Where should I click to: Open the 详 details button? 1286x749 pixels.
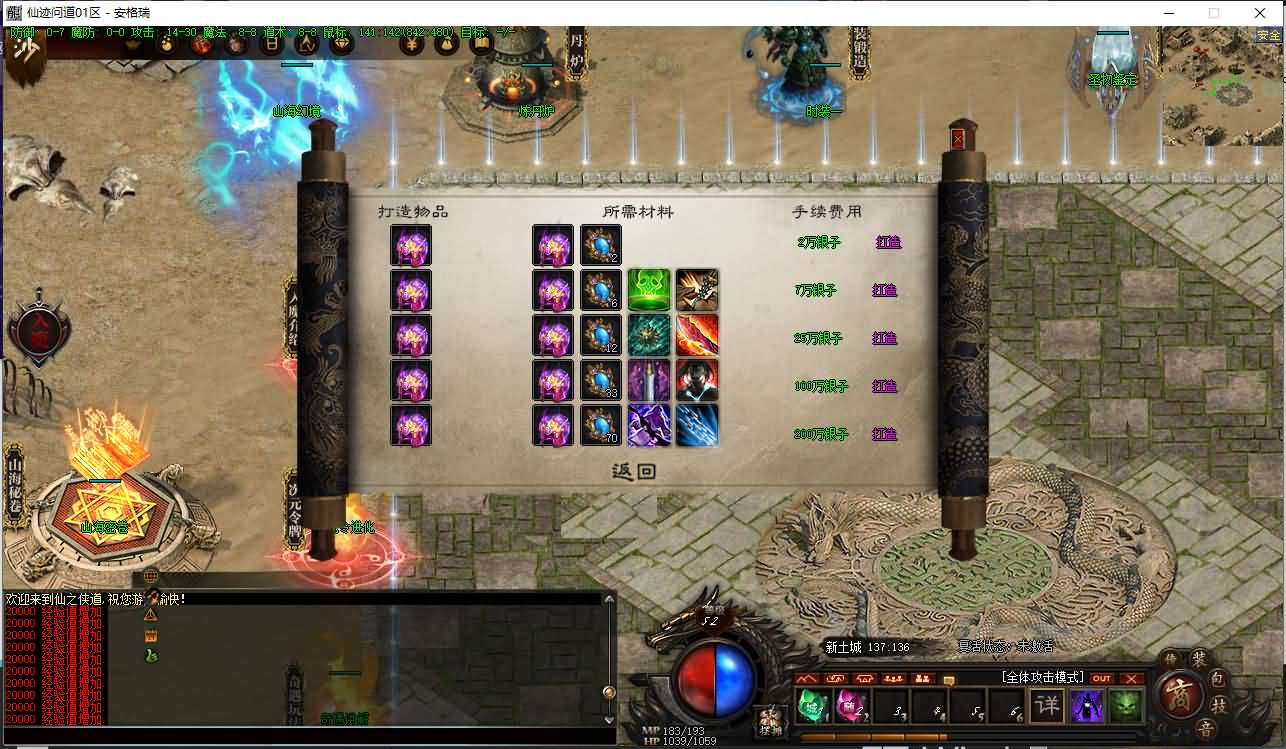(1046, 704)
